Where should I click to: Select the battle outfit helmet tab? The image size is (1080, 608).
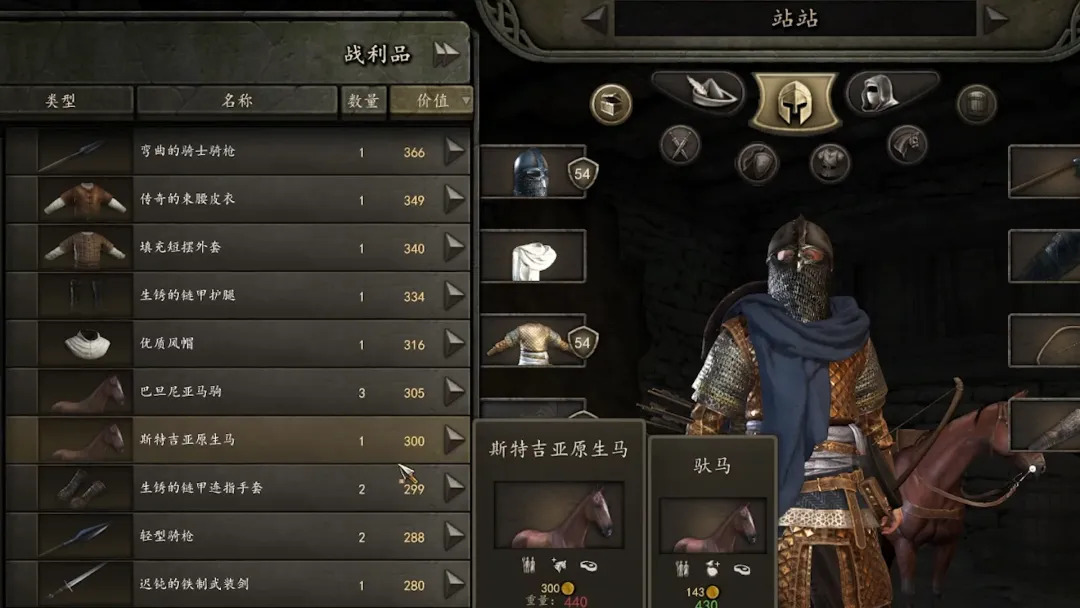794,102
